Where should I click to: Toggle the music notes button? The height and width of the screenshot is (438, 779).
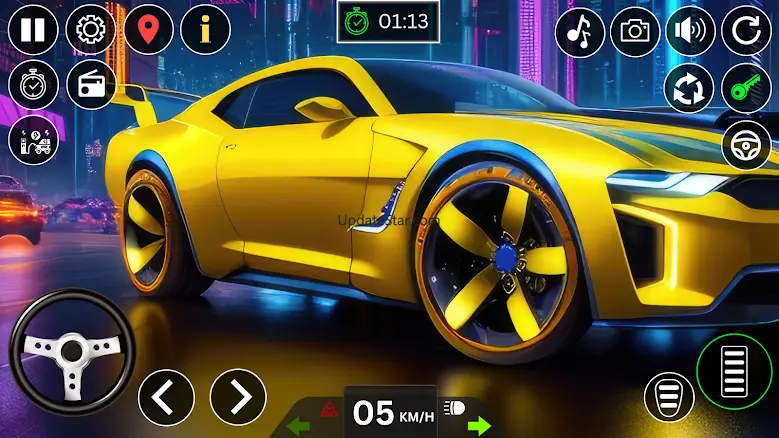(579, 32)
